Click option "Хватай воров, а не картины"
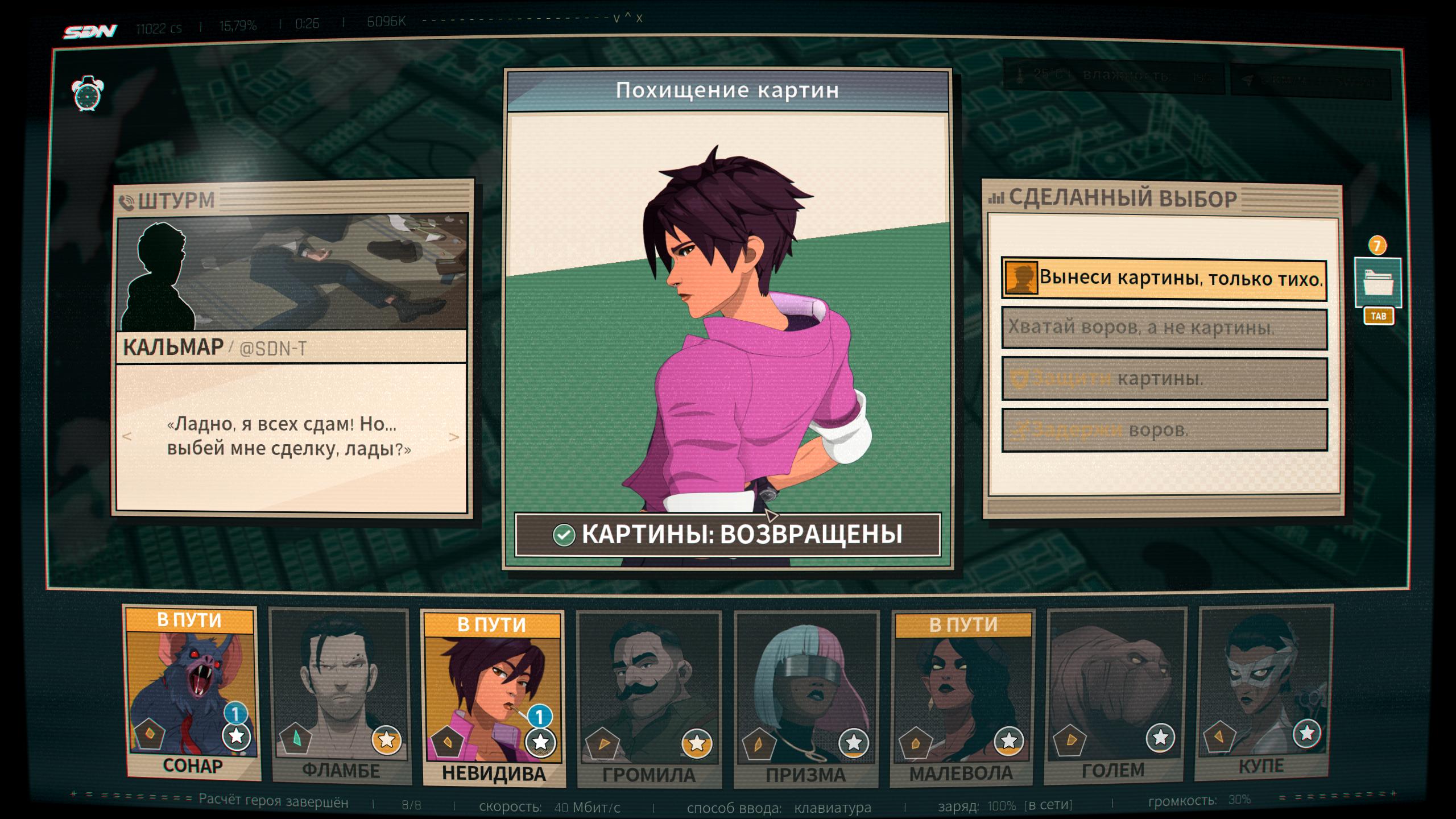The width and height of the screenshot is (1456, 819). click(x=1164, y=329)
